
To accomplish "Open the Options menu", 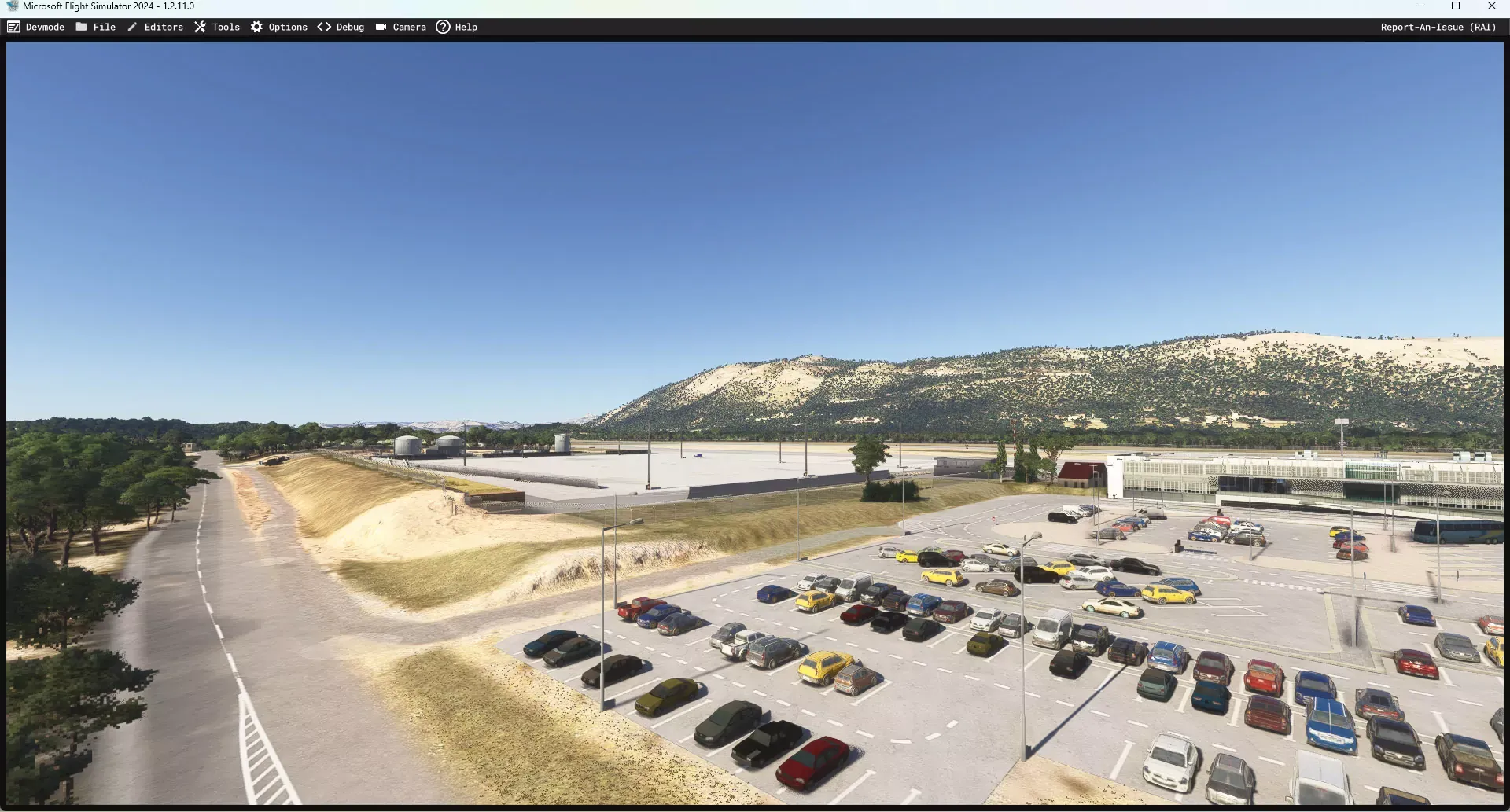I will [279, 27].
